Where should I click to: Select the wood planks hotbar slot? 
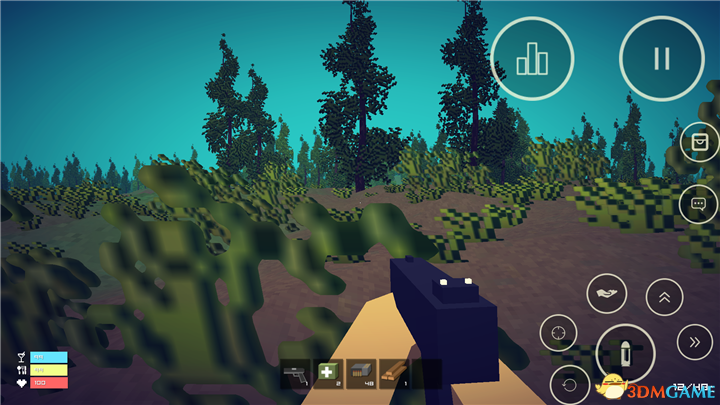click(x=394, y=373)
